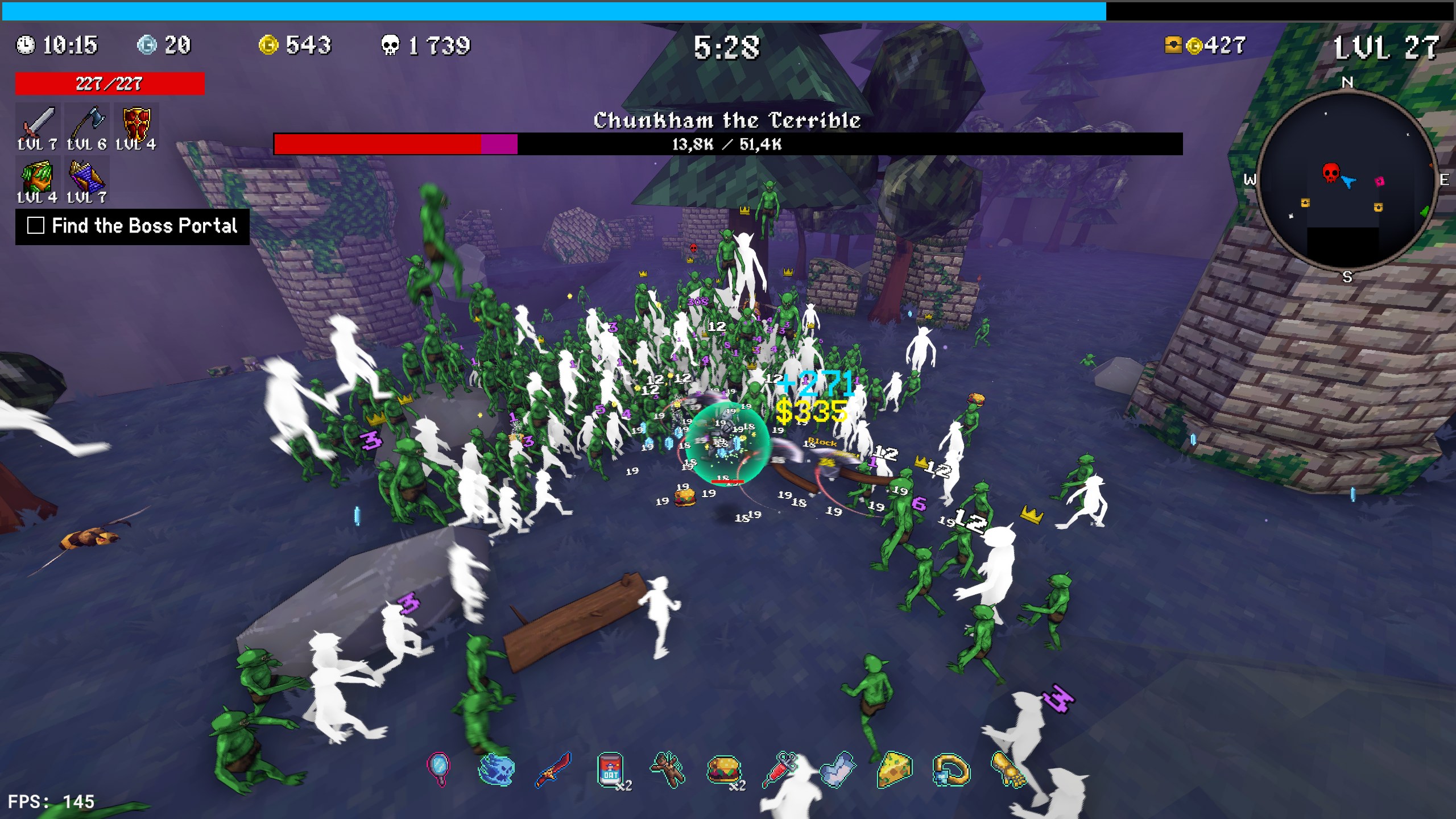Click the red syringe item
Image resolution: width=1456 pixels, height=819 pixels.
pyautogui.click(x=781, y=770)
